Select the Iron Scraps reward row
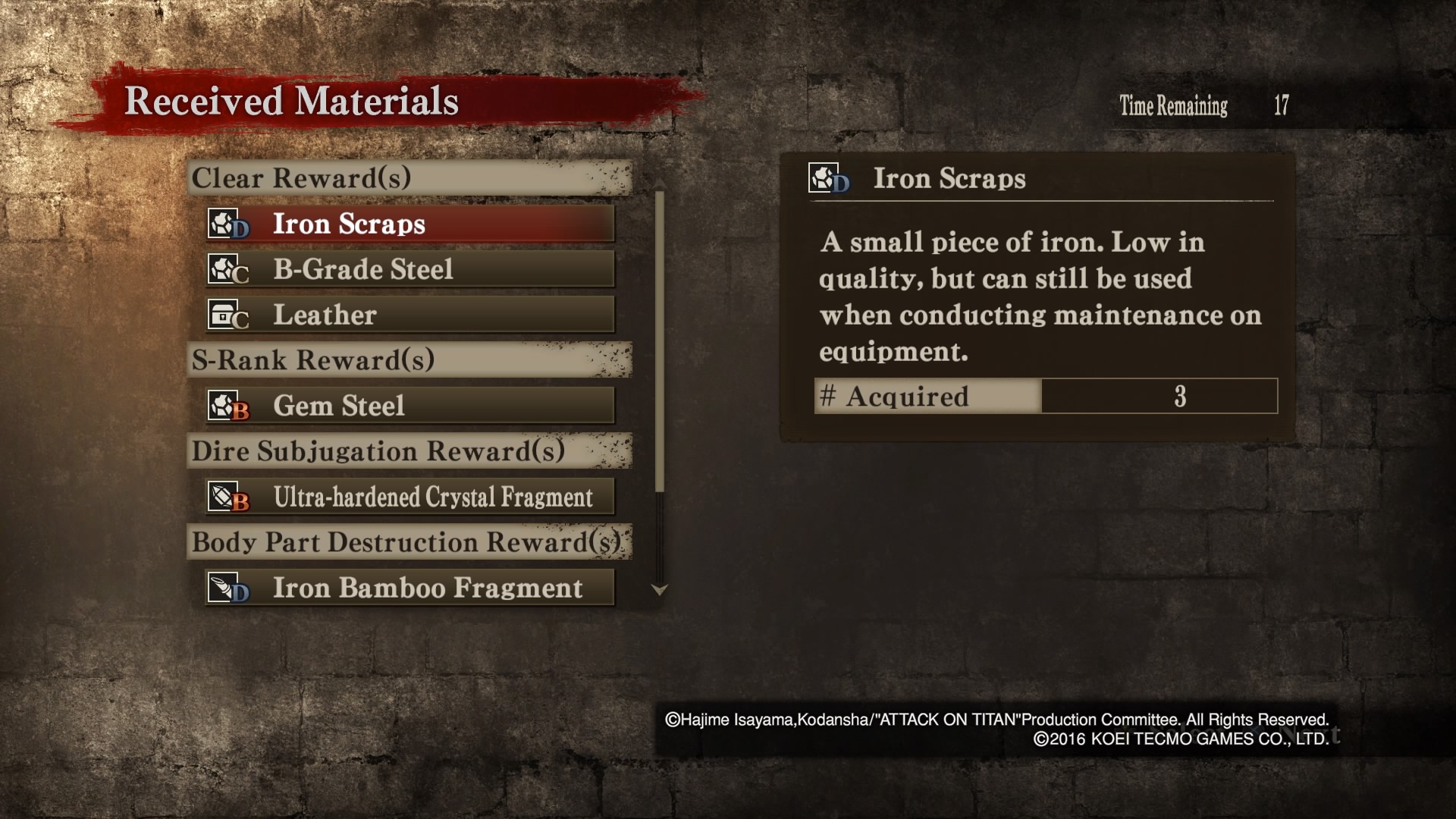This screenshot has width=1456, height=819. click(x=409, y=224)
